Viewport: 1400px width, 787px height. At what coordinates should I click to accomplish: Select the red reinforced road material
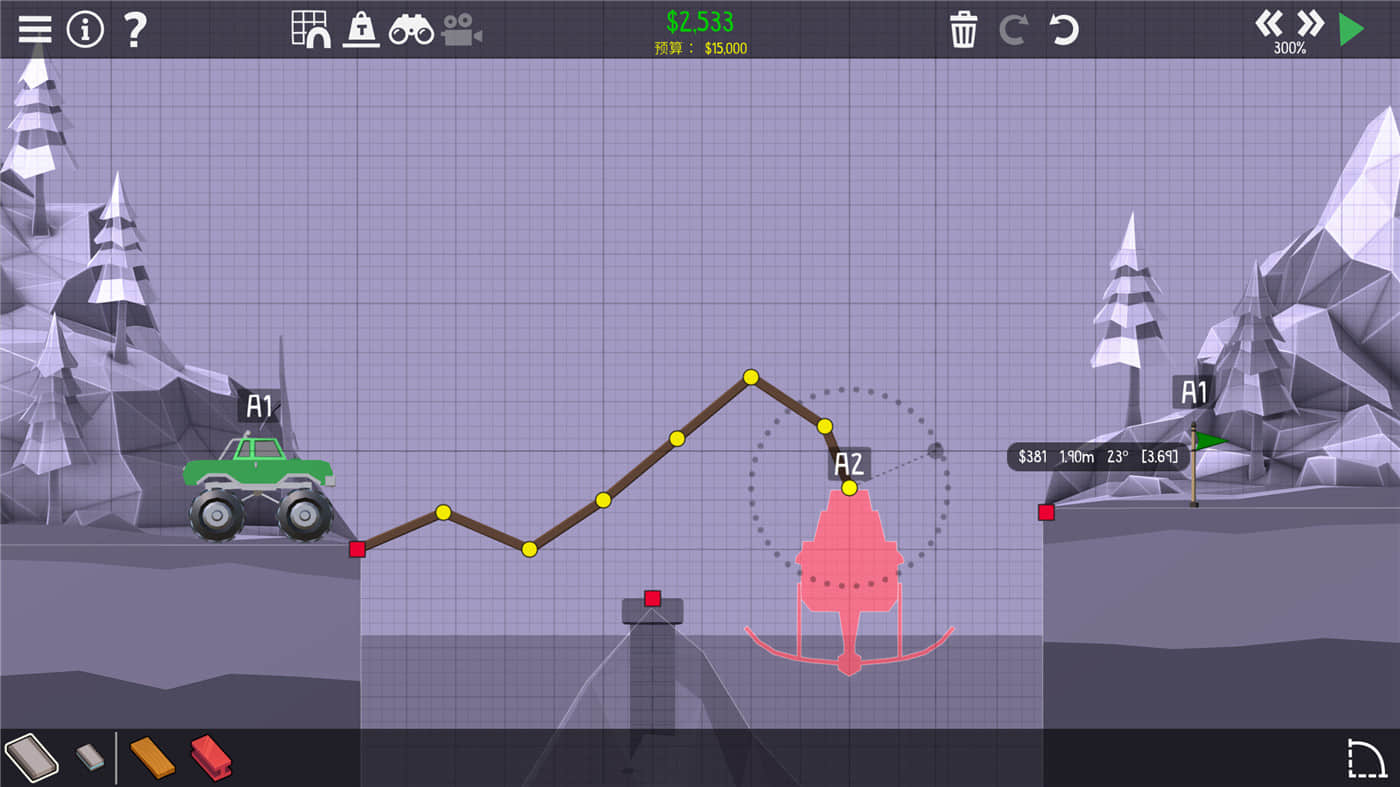[211, 757]
